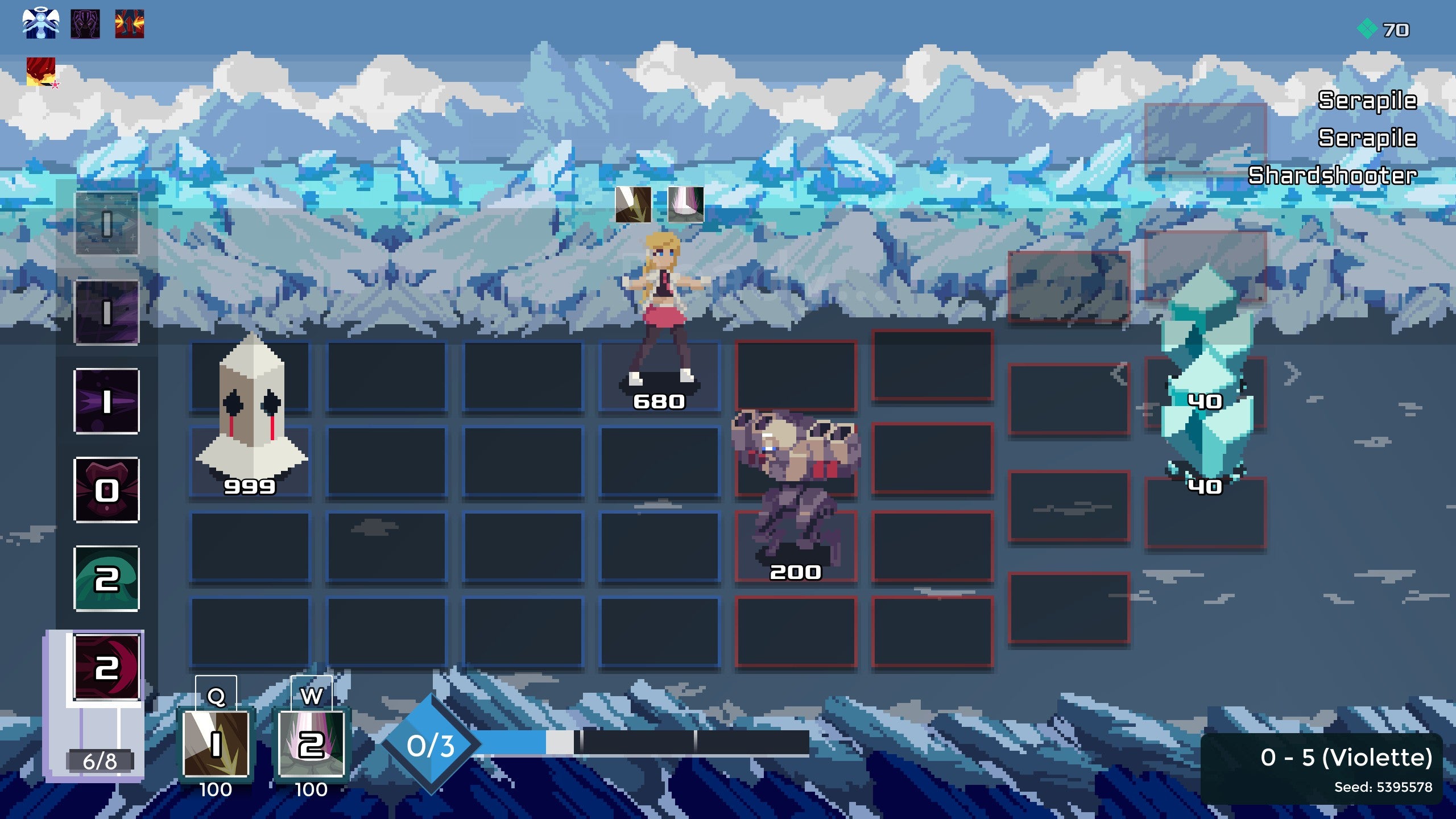Click the red-haired character icon below the portraits
The height and width of the screenshot is (819, 1456).
click(42, 72)
